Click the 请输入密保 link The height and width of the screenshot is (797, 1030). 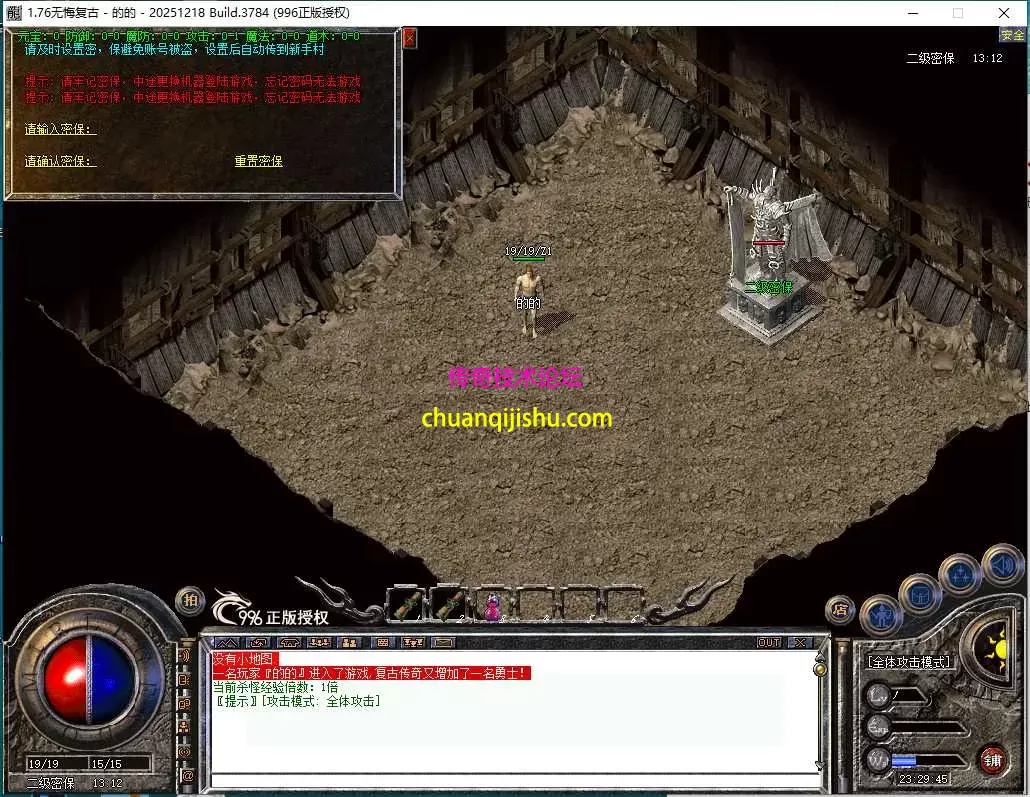60,129
